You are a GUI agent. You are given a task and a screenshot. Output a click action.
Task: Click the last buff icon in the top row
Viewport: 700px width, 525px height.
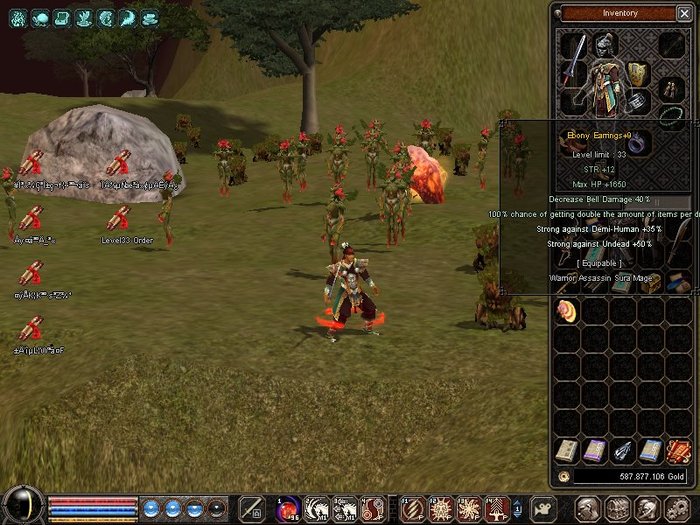[x=149, y=17]
